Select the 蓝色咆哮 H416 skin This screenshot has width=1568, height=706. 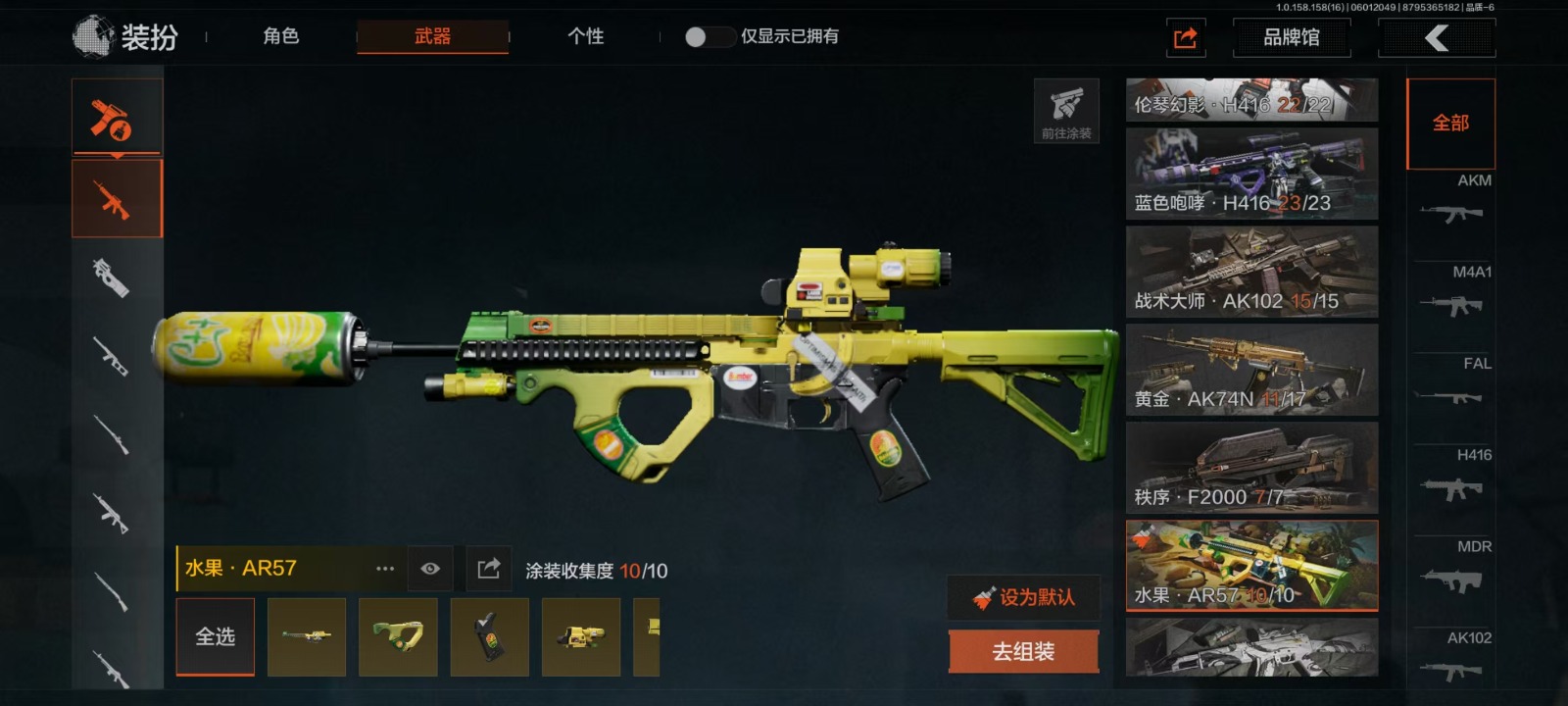click(1251, 174)
